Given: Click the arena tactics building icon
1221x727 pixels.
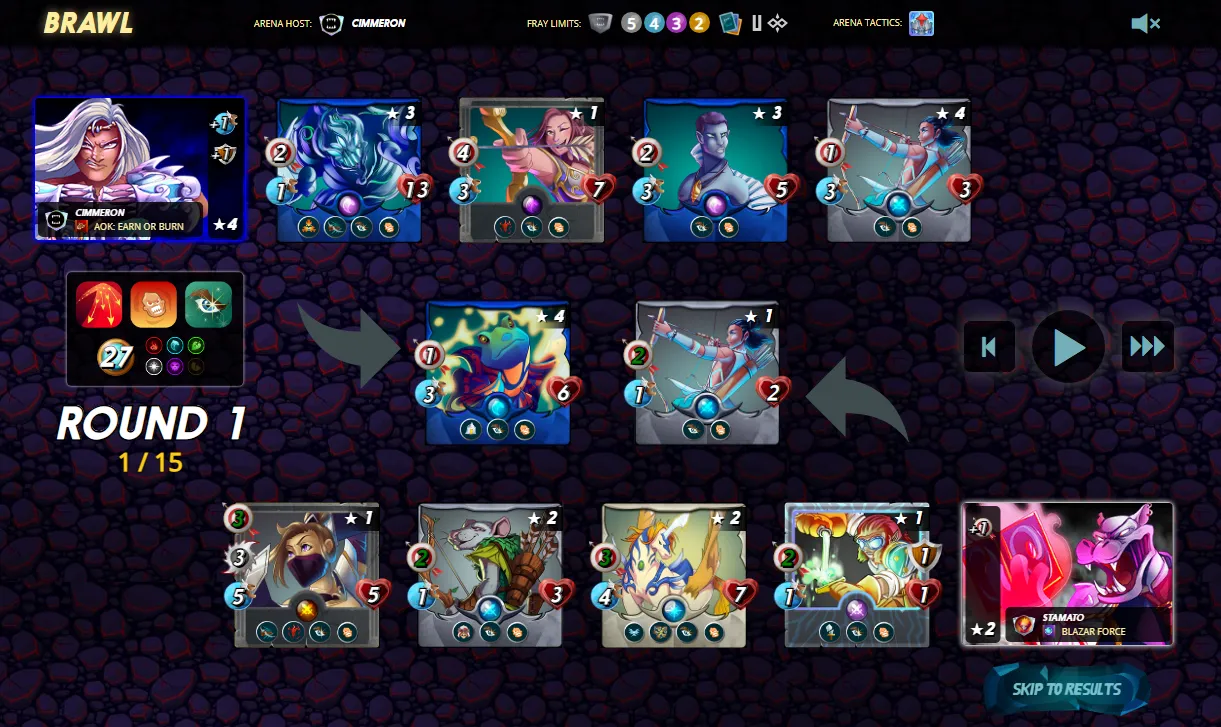Looking at the screenshot, I should [921, 23].
